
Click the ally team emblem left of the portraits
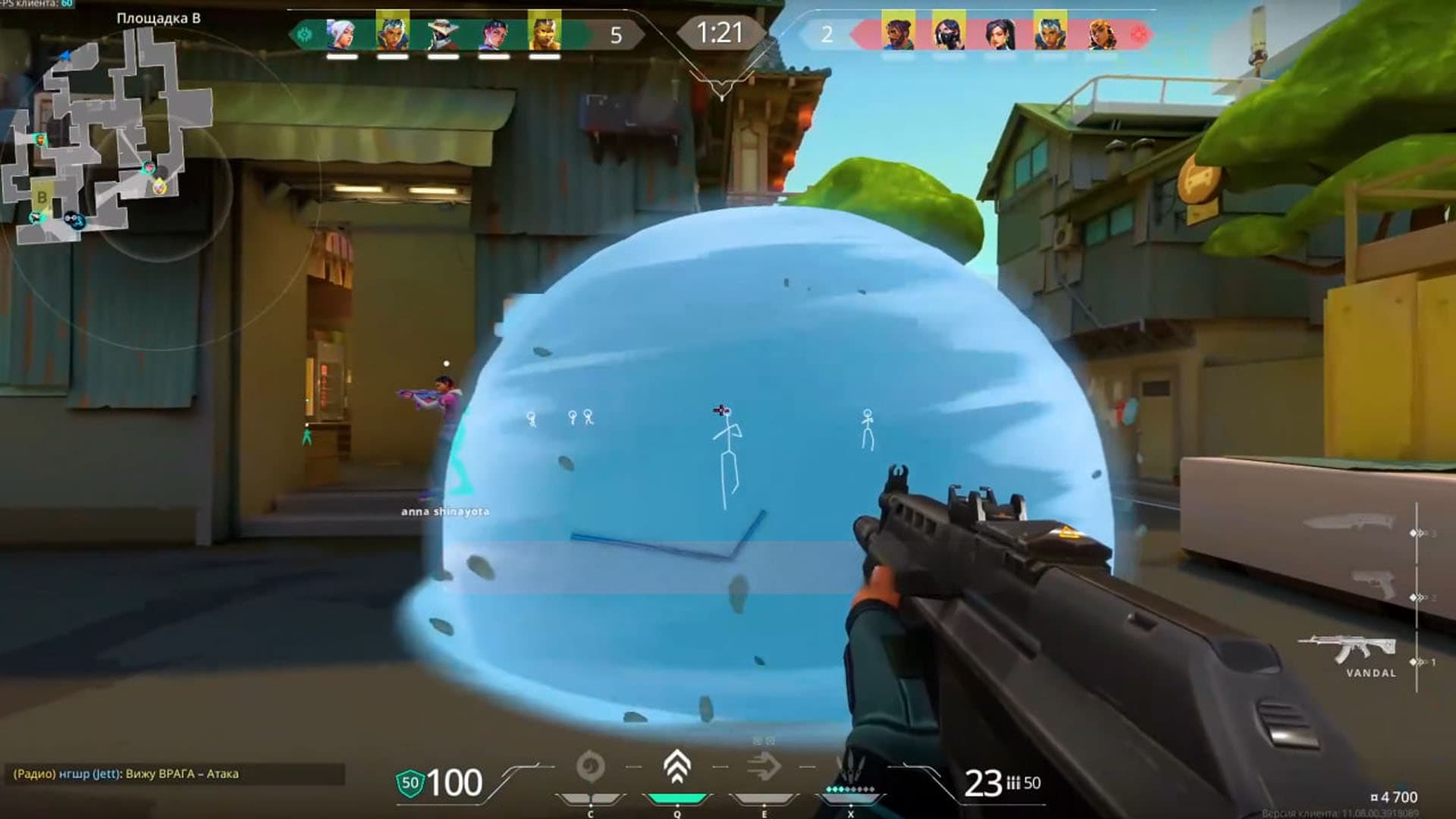coord(306,33)
